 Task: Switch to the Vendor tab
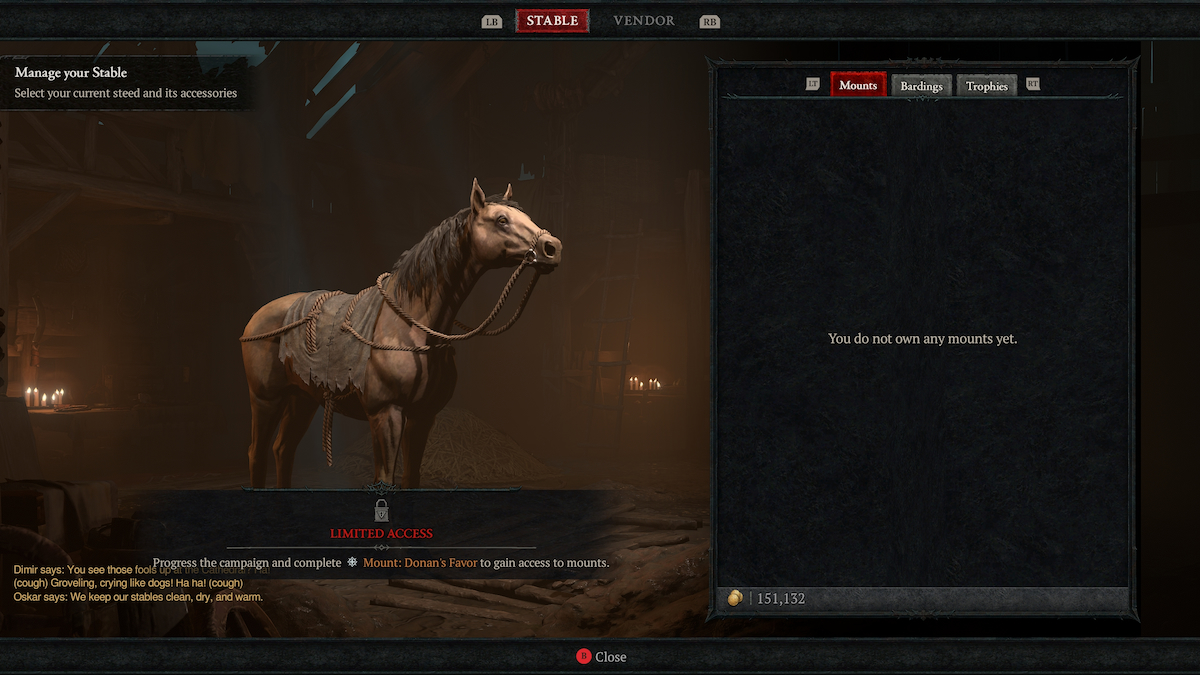click(x=643, y=21)
